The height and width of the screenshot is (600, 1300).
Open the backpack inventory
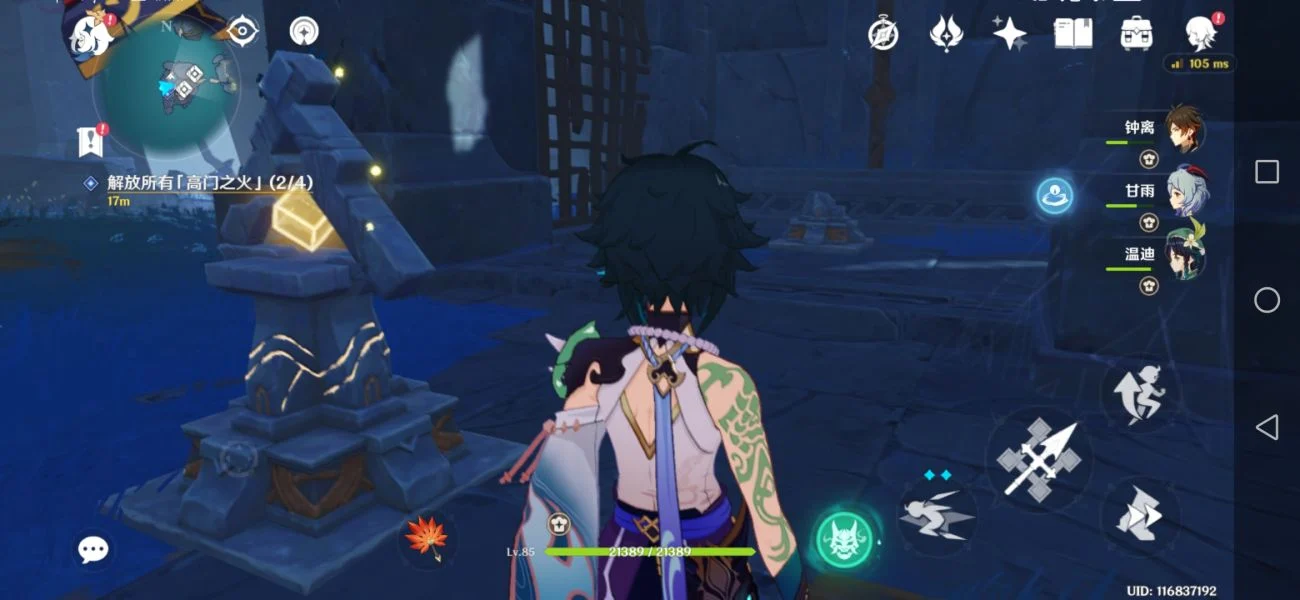[1136, 34]
